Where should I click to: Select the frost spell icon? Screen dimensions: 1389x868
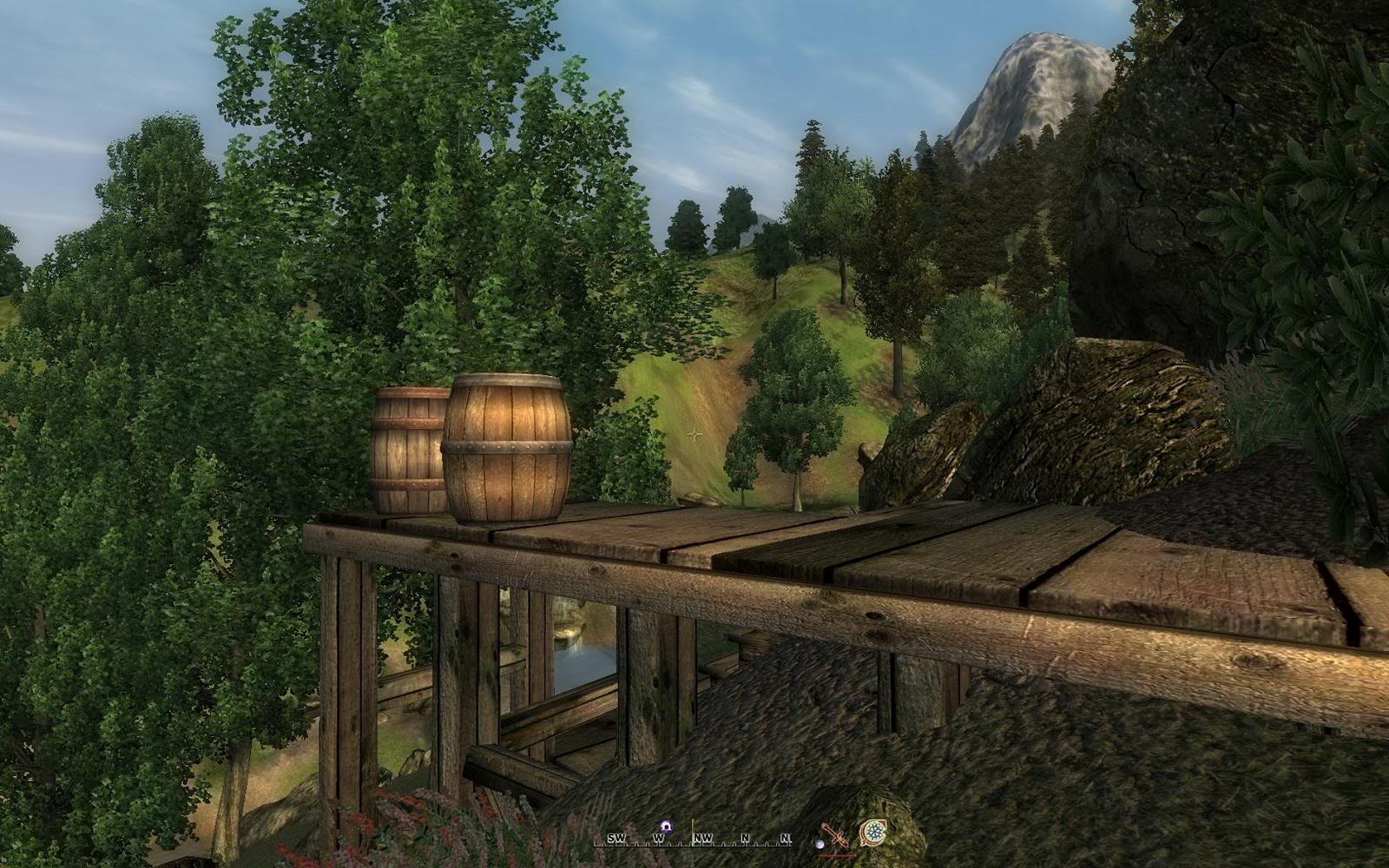click(872, 833)
